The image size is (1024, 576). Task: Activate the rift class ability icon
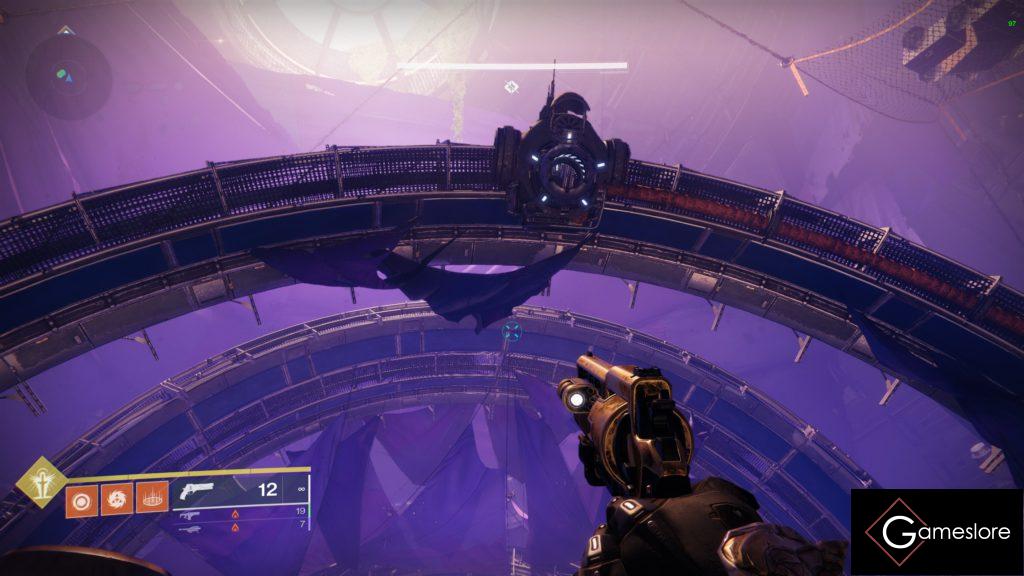coord(151,497)
